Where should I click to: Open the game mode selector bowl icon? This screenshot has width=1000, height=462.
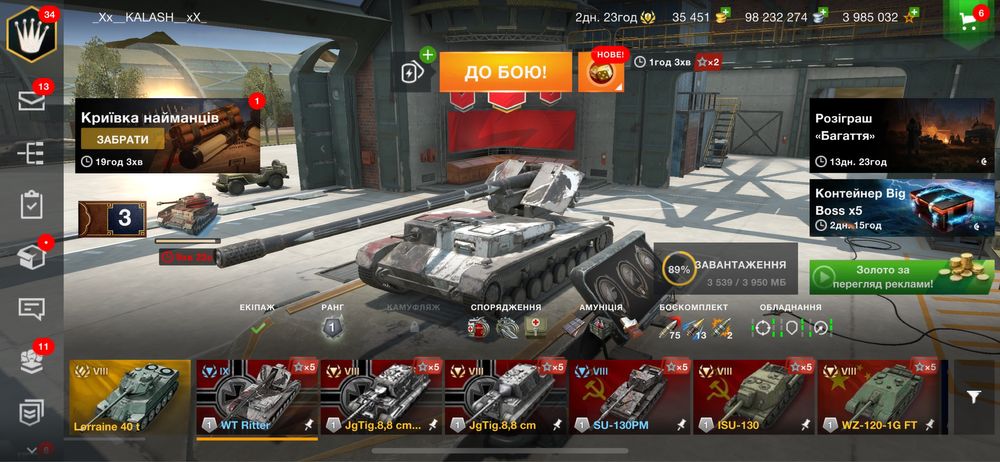pos(600,73)
